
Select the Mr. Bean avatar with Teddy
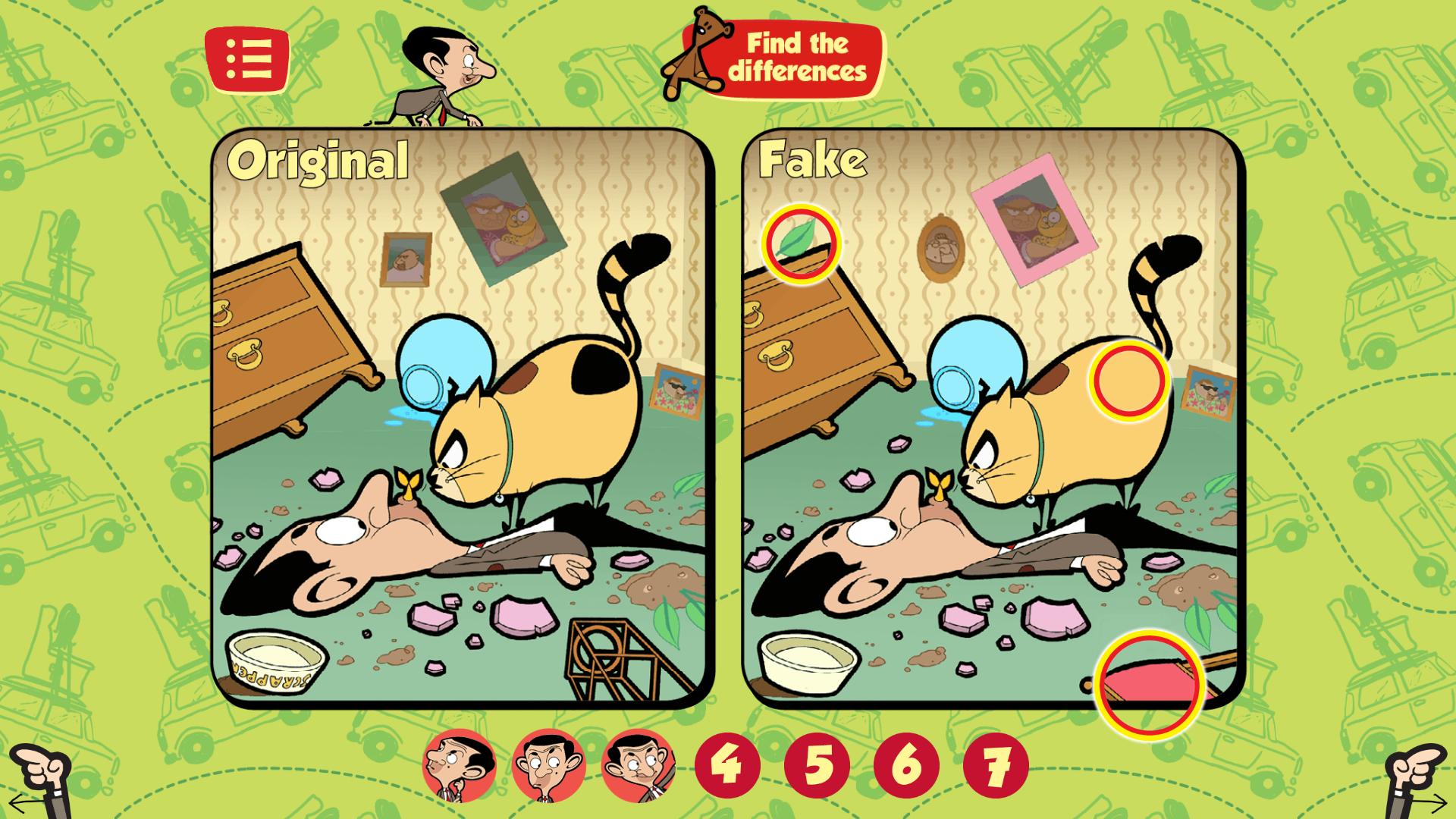(637, 767)
